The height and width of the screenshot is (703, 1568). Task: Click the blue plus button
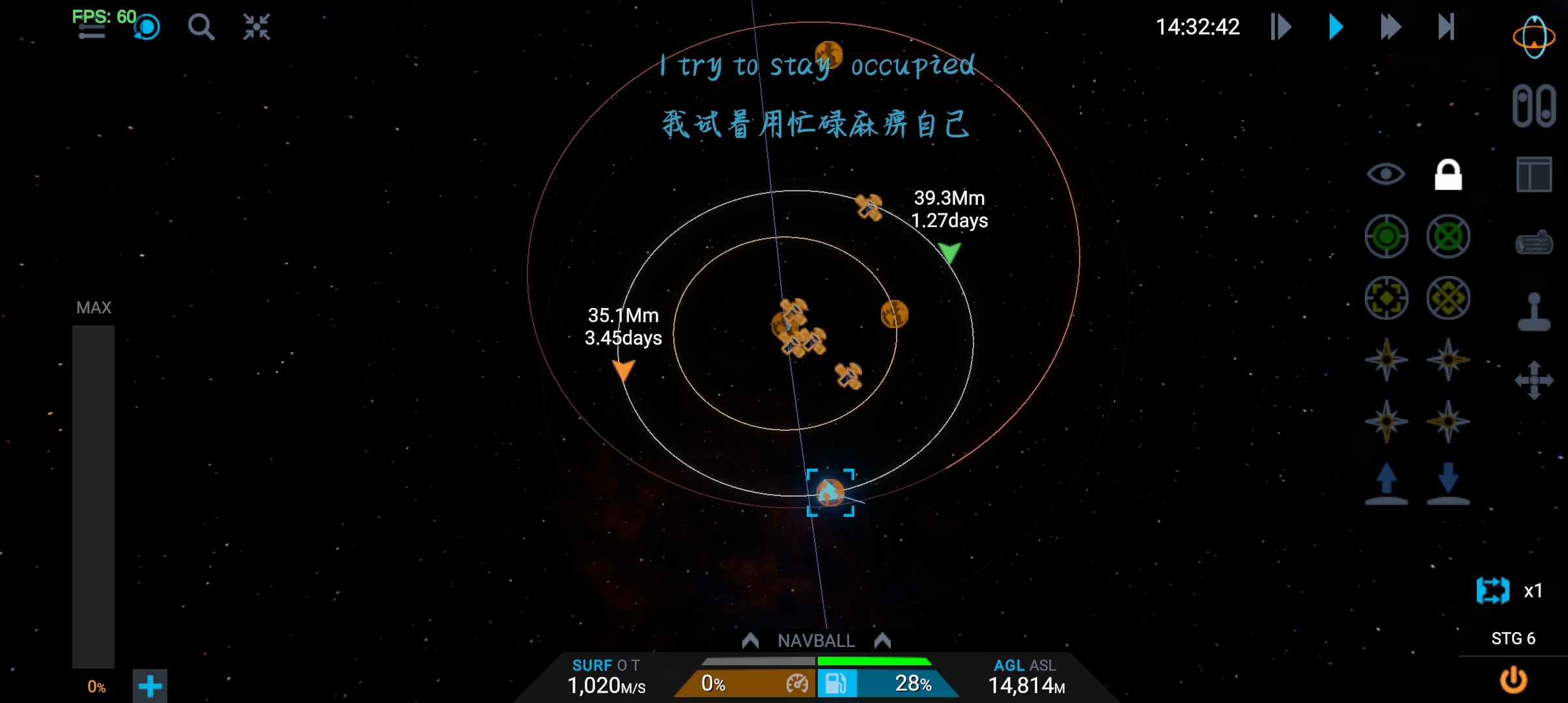click(150, 686)
